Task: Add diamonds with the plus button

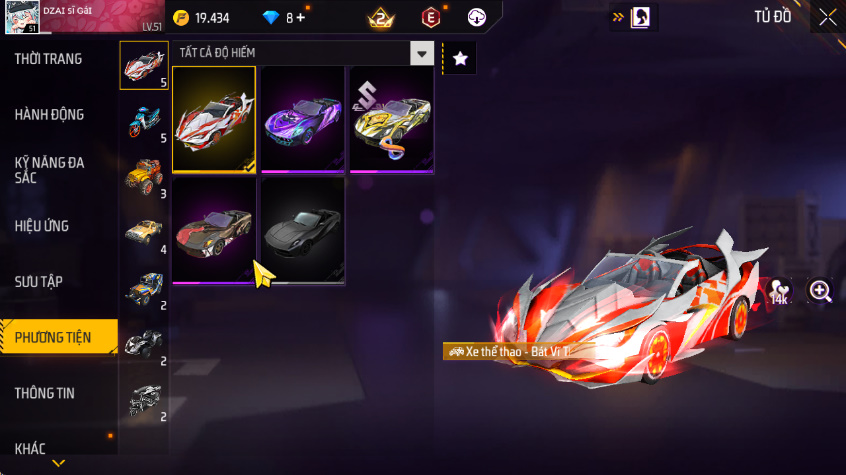Action: point(300,18)
